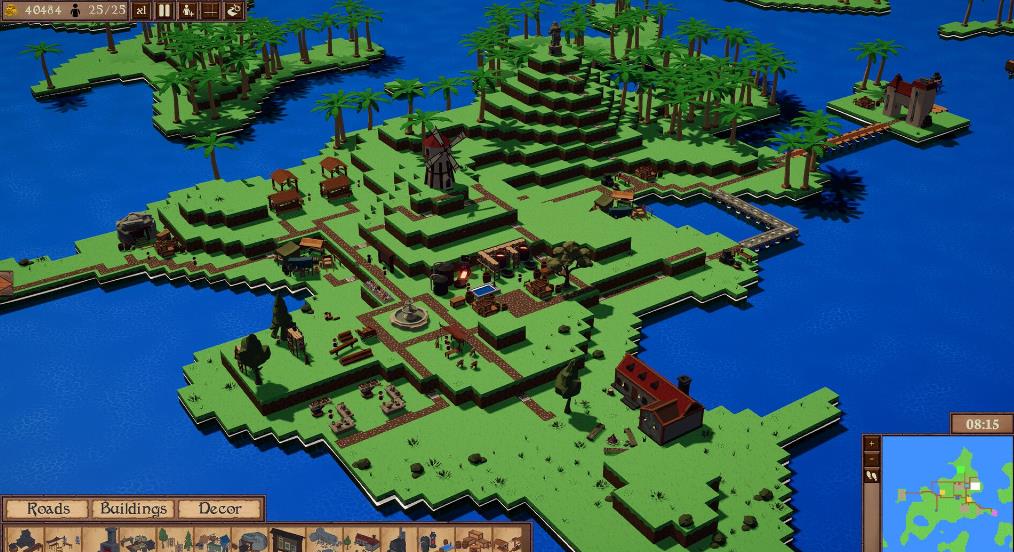Click the swan icon in the top bar

[234, 10]
